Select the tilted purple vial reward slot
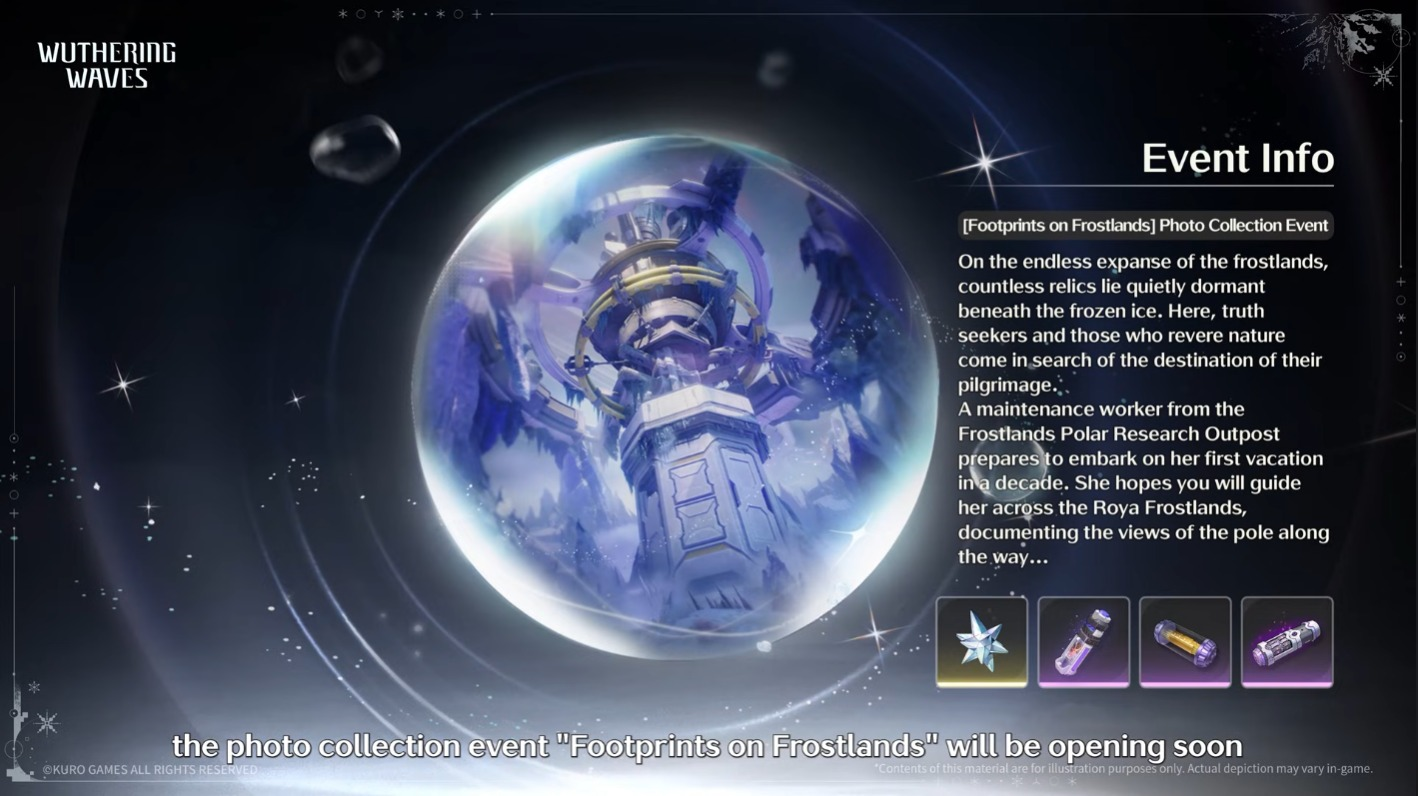Viewport: 1418px width, 796px height. coord(1083,641)
